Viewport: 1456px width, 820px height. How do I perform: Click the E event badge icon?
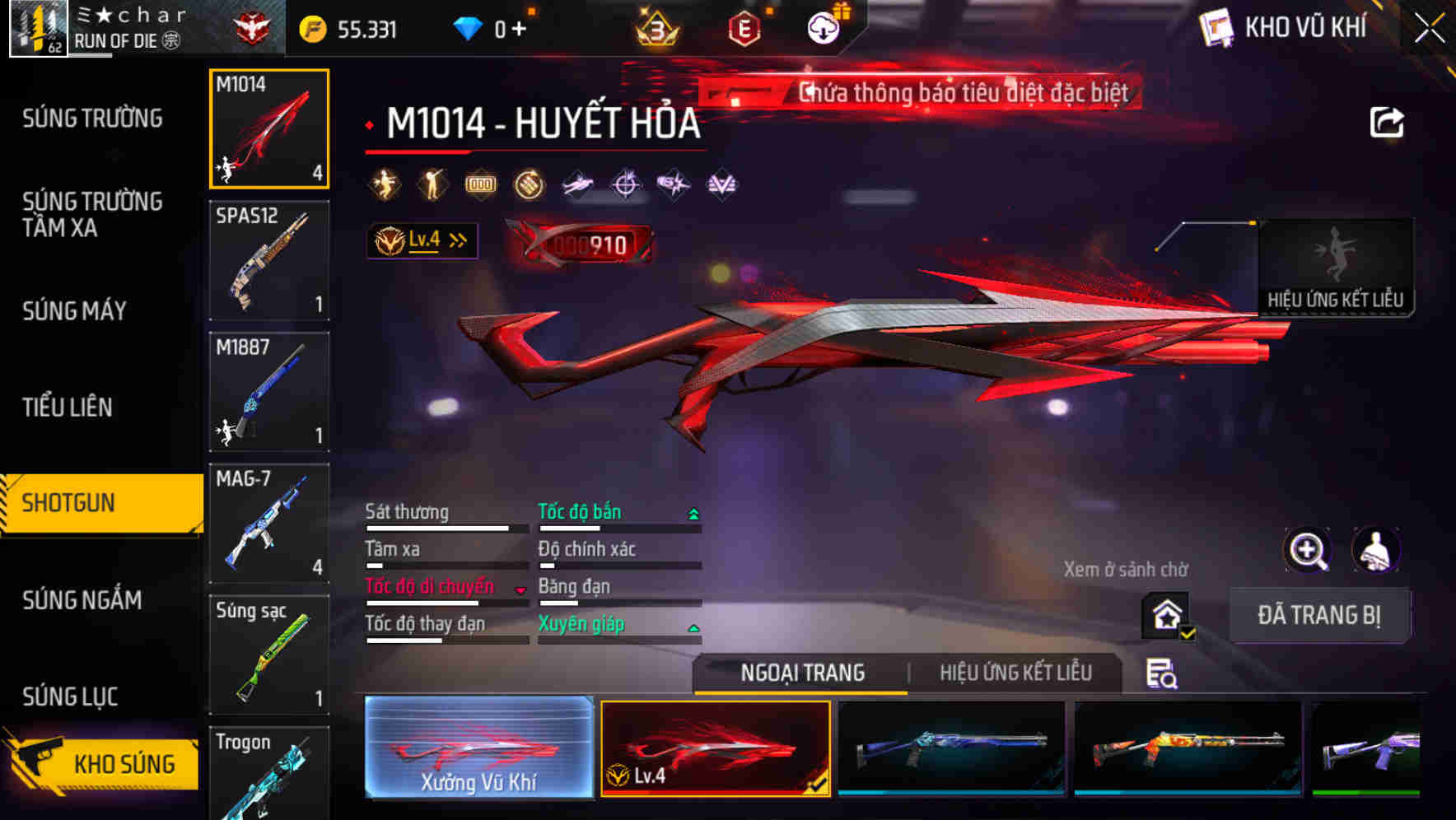click(744, 26)
